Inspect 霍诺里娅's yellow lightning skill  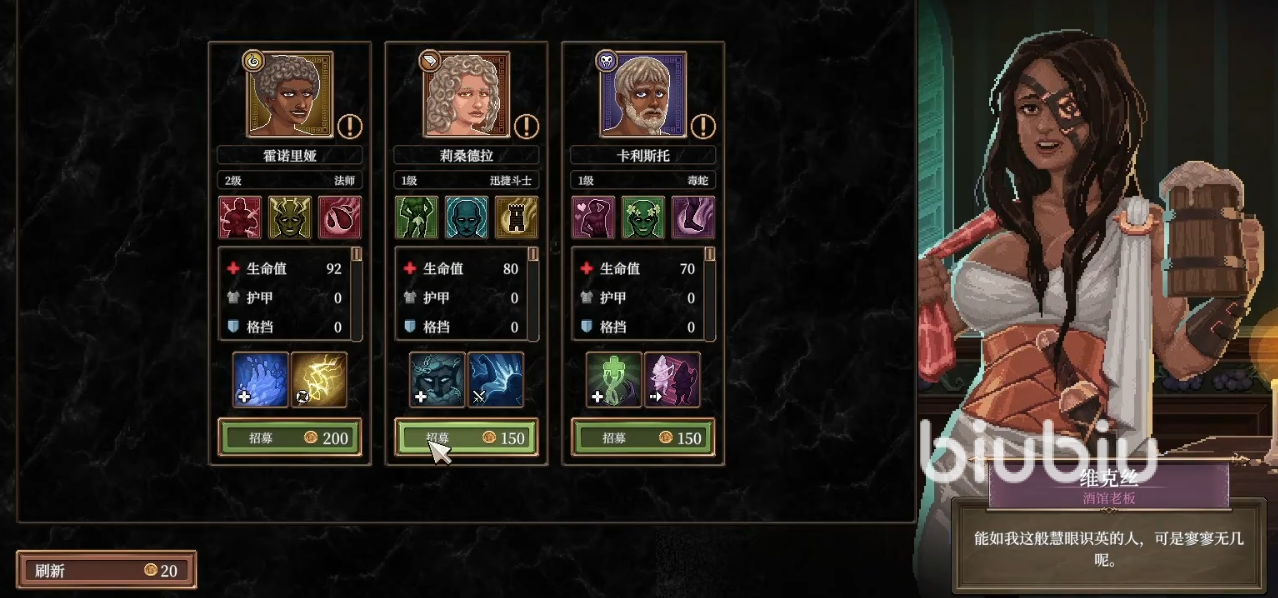pyautogui.click(x=319, y=380)
